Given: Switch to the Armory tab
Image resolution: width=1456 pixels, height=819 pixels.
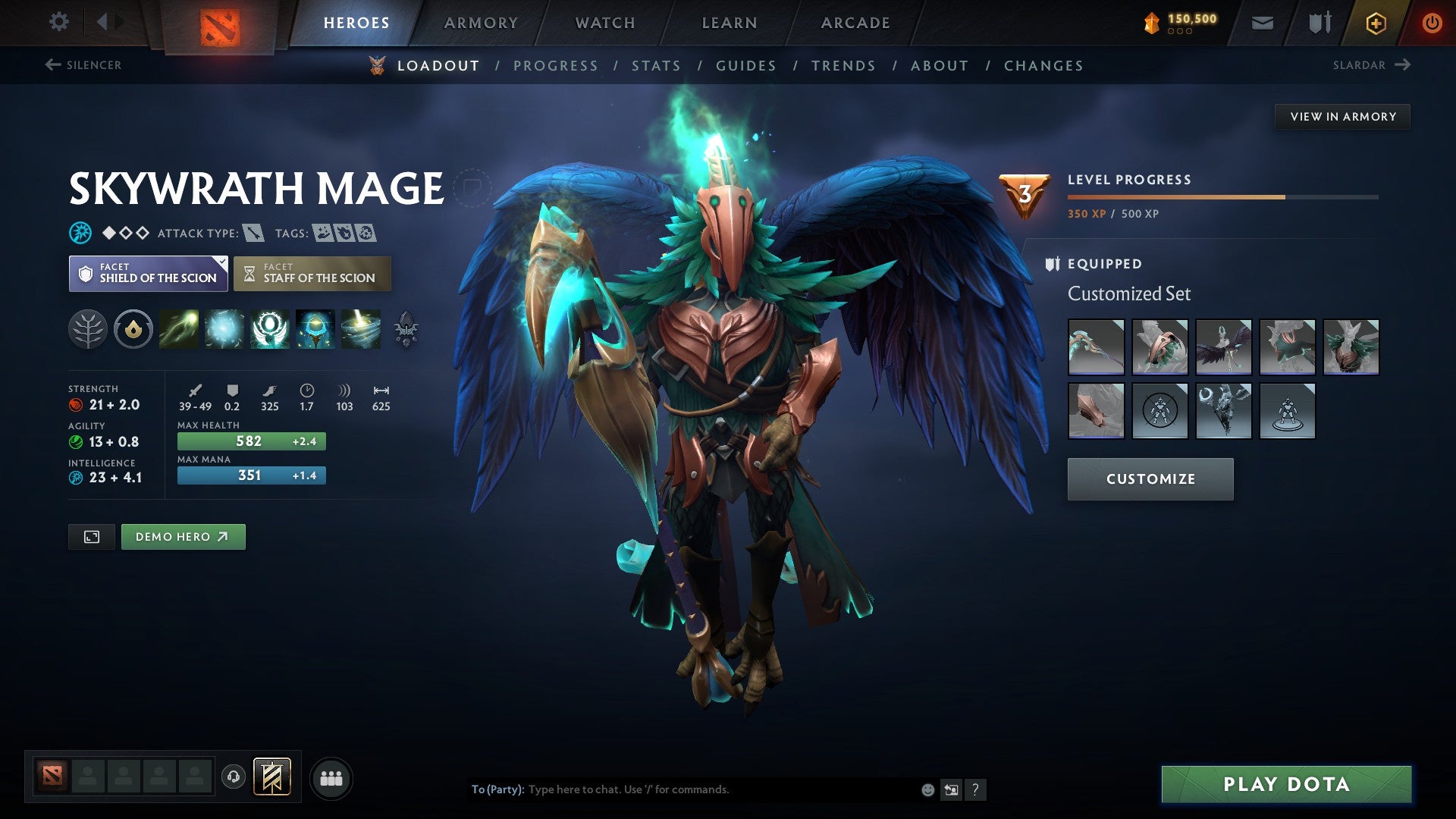Looking at the screenshot, I should pos(481,22).
